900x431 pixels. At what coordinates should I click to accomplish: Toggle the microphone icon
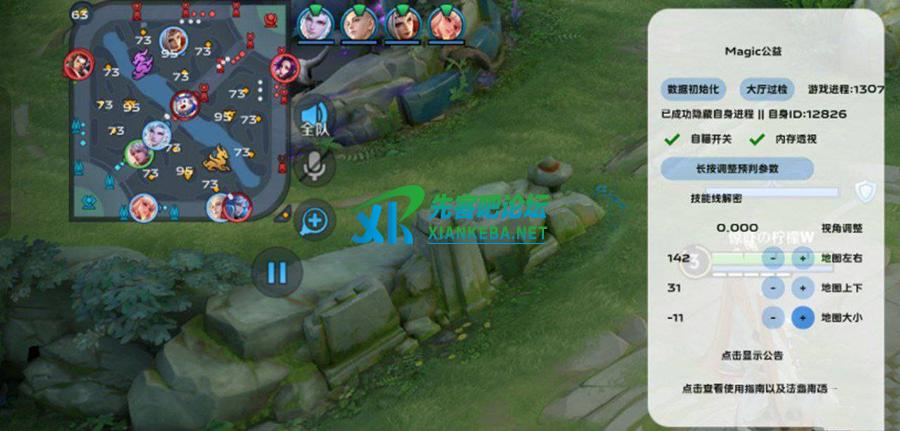coord(316,167)
